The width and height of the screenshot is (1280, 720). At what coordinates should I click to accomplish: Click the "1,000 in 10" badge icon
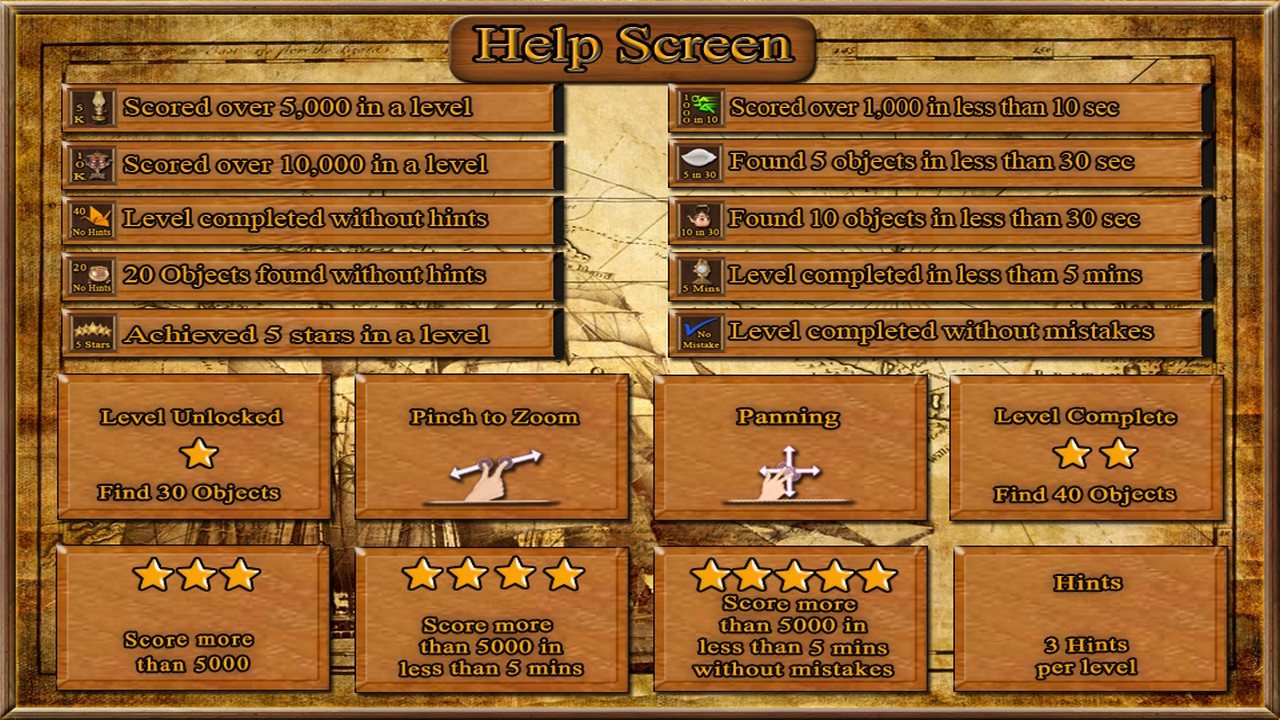click(700, 107)
